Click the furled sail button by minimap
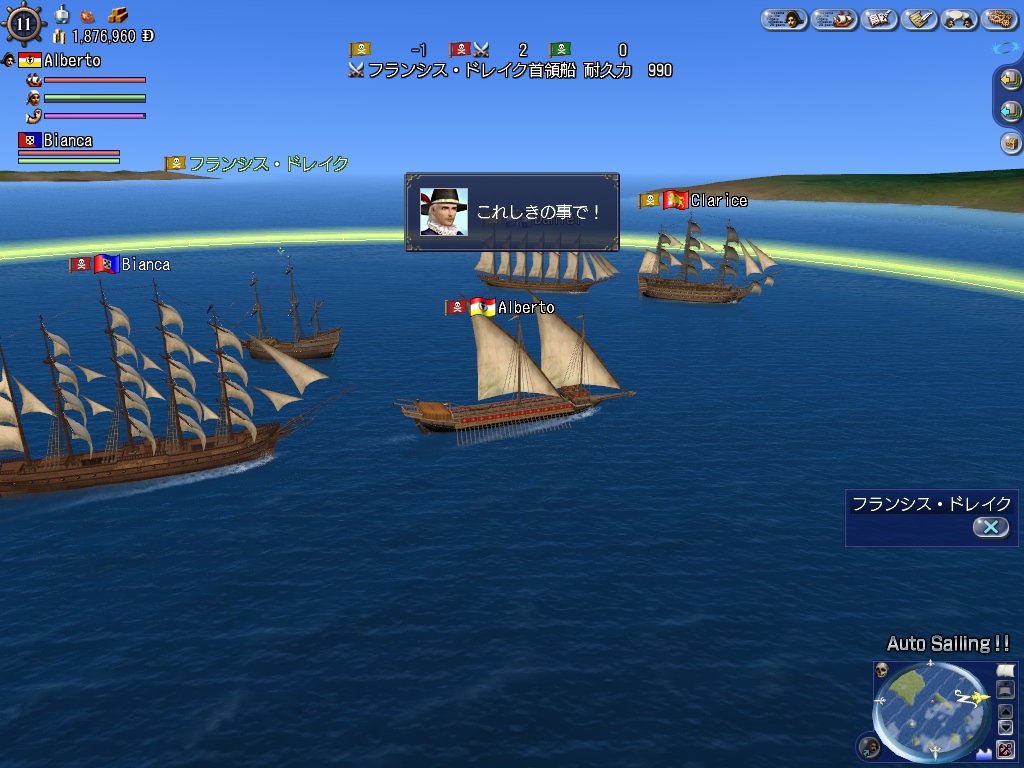Screen dimensions: 1024x768 [x=1006, y=689]
